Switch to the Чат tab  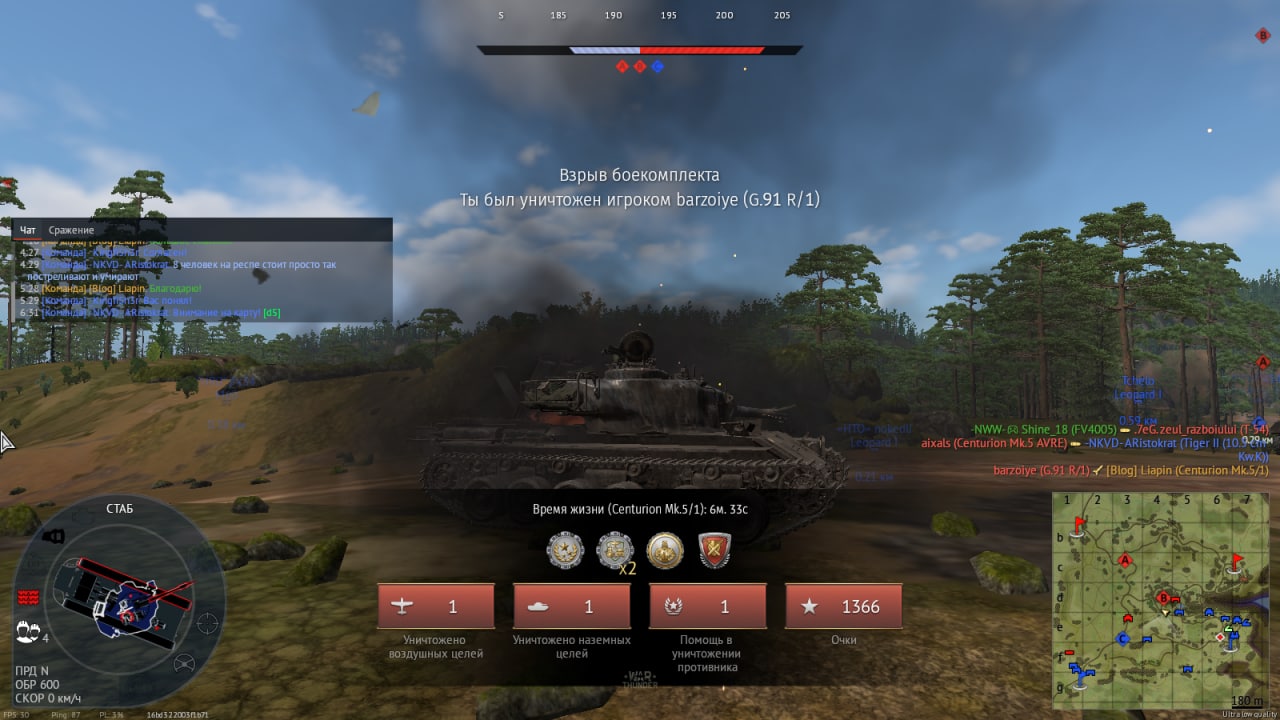click(28, 230)
